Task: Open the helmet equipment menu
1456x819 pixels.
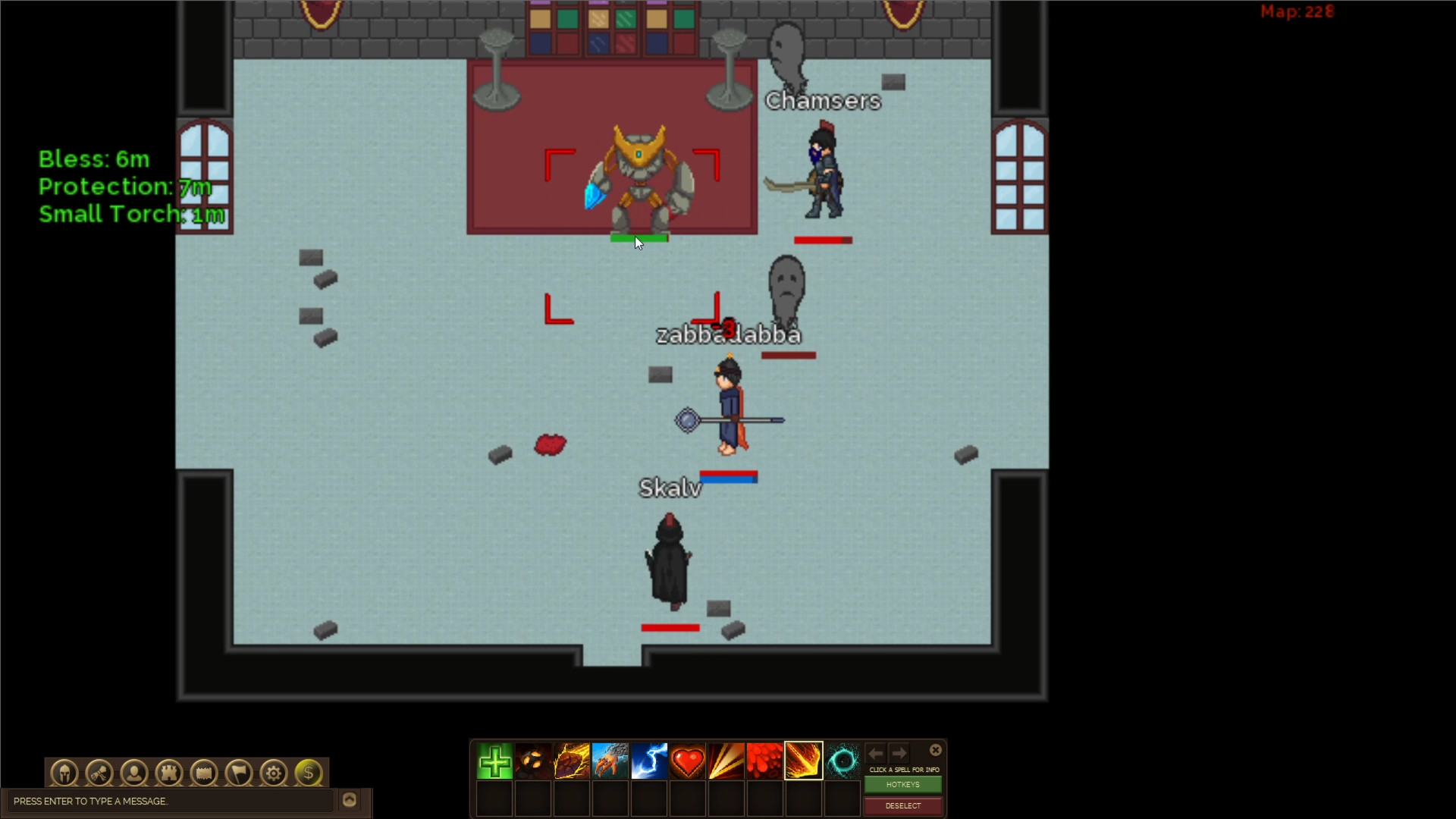Action: [64, 773]
